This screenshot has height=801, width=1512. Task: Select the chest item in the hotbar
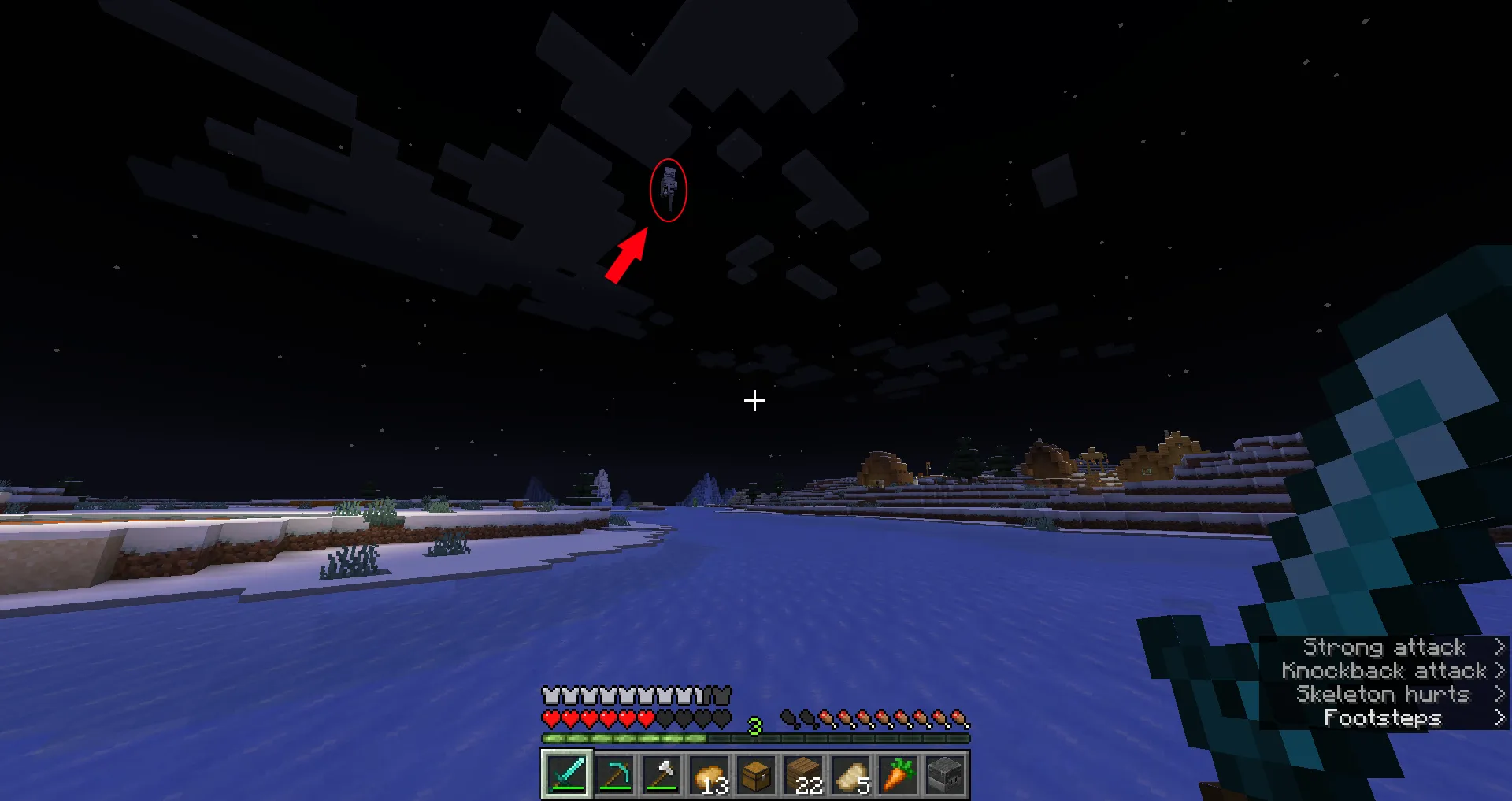coord(756,773)
